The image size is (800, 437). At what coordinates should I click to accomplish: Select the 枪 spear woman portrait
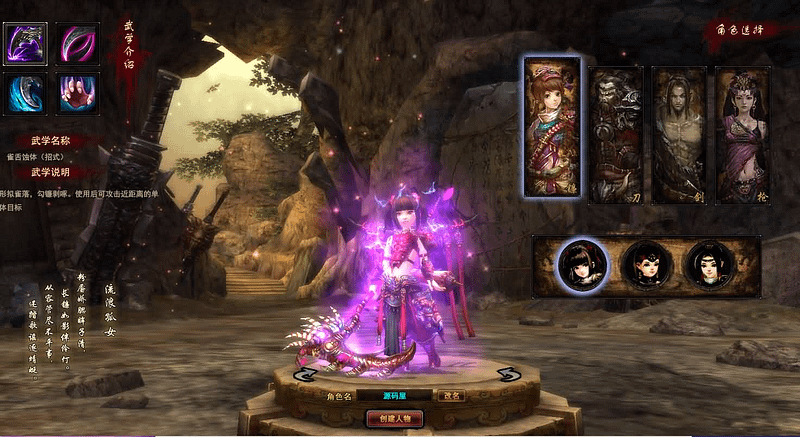741,135
